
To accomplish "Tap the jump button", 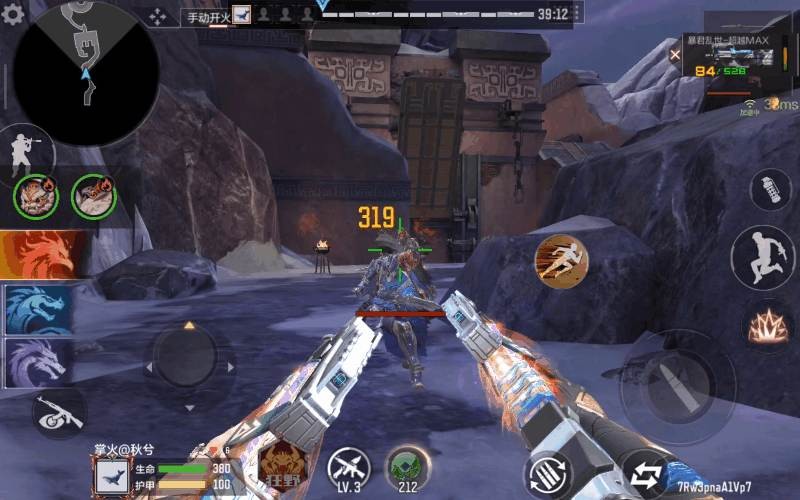I will [x=762, y=257].
